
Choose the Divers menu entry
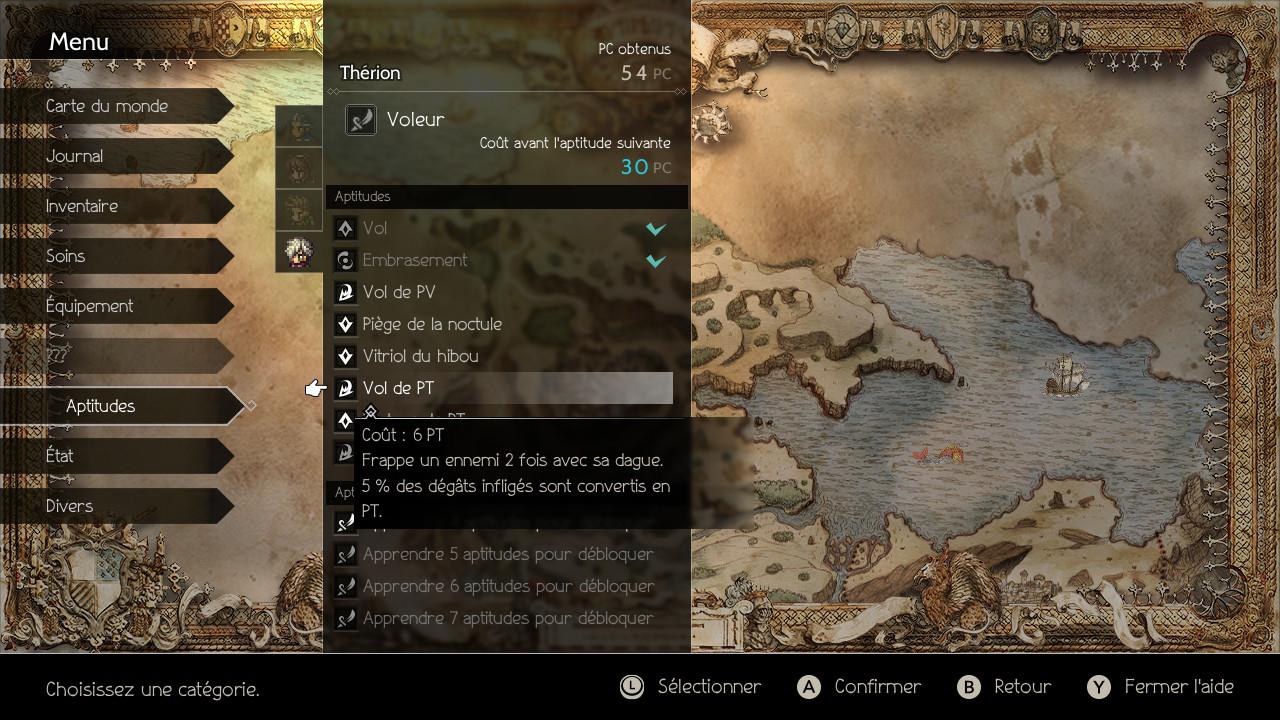pyautogui.click(x=70, y=506)
